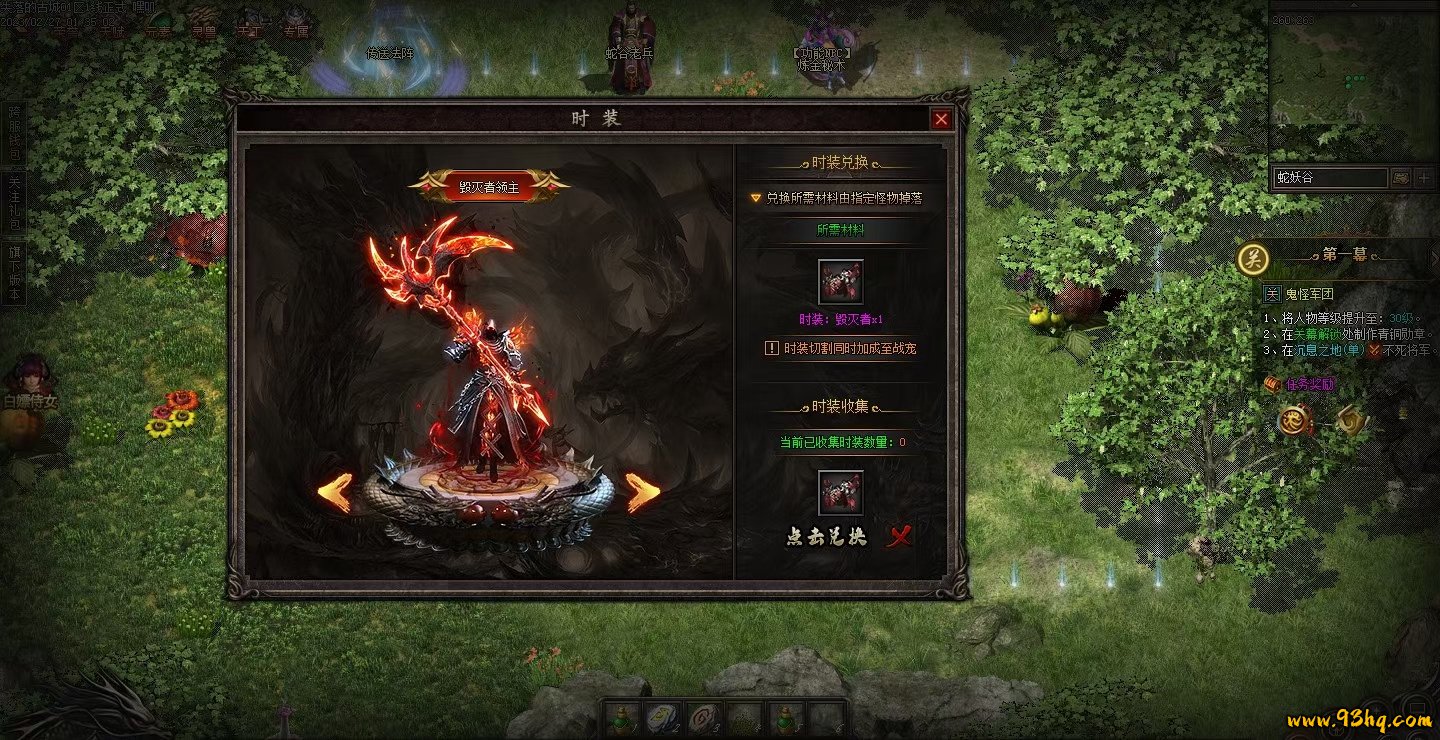Use the red spiral stone in hotbar

704,719
